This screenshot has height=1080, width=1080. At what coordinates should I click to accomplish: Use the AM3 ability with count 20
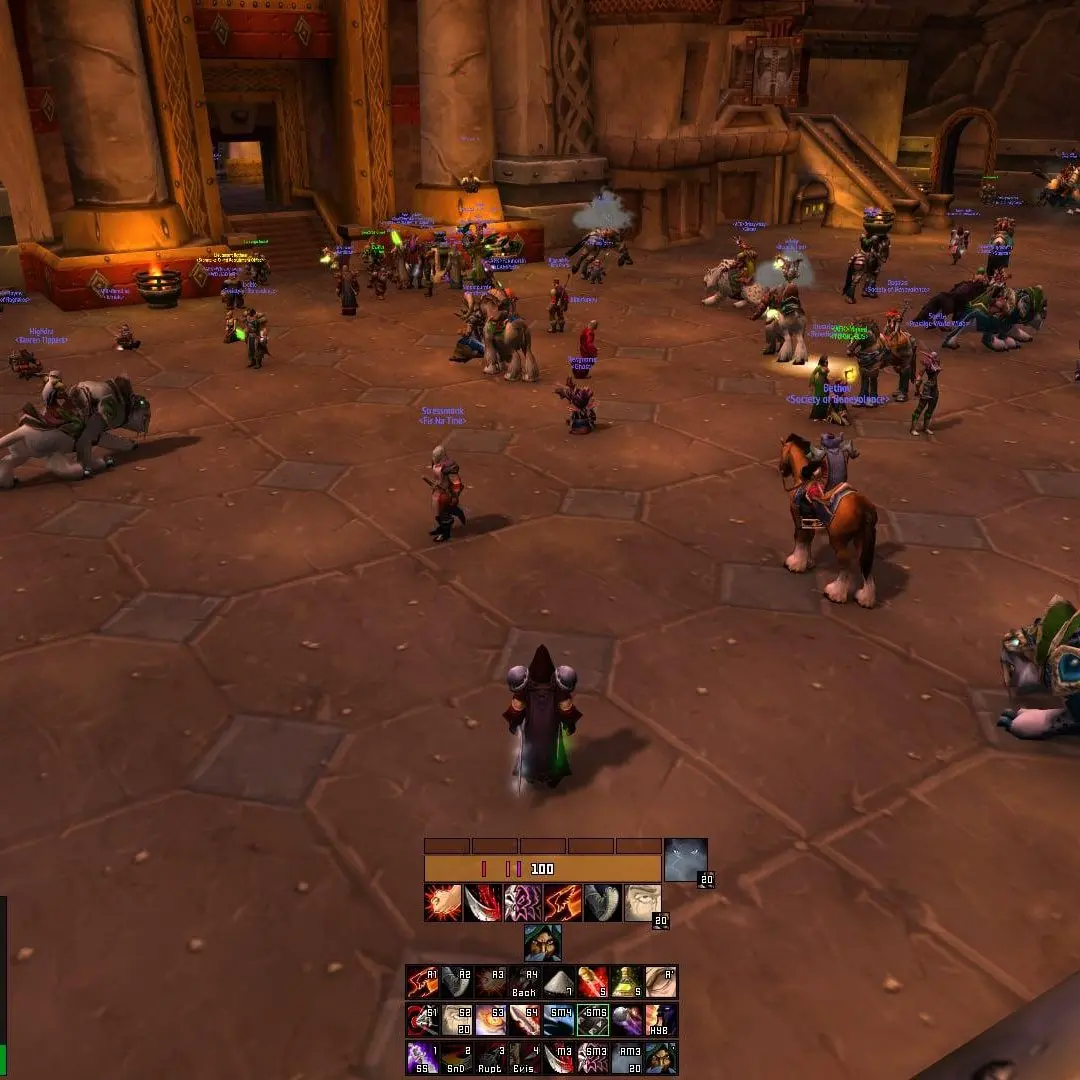(x=627, y=1058)
